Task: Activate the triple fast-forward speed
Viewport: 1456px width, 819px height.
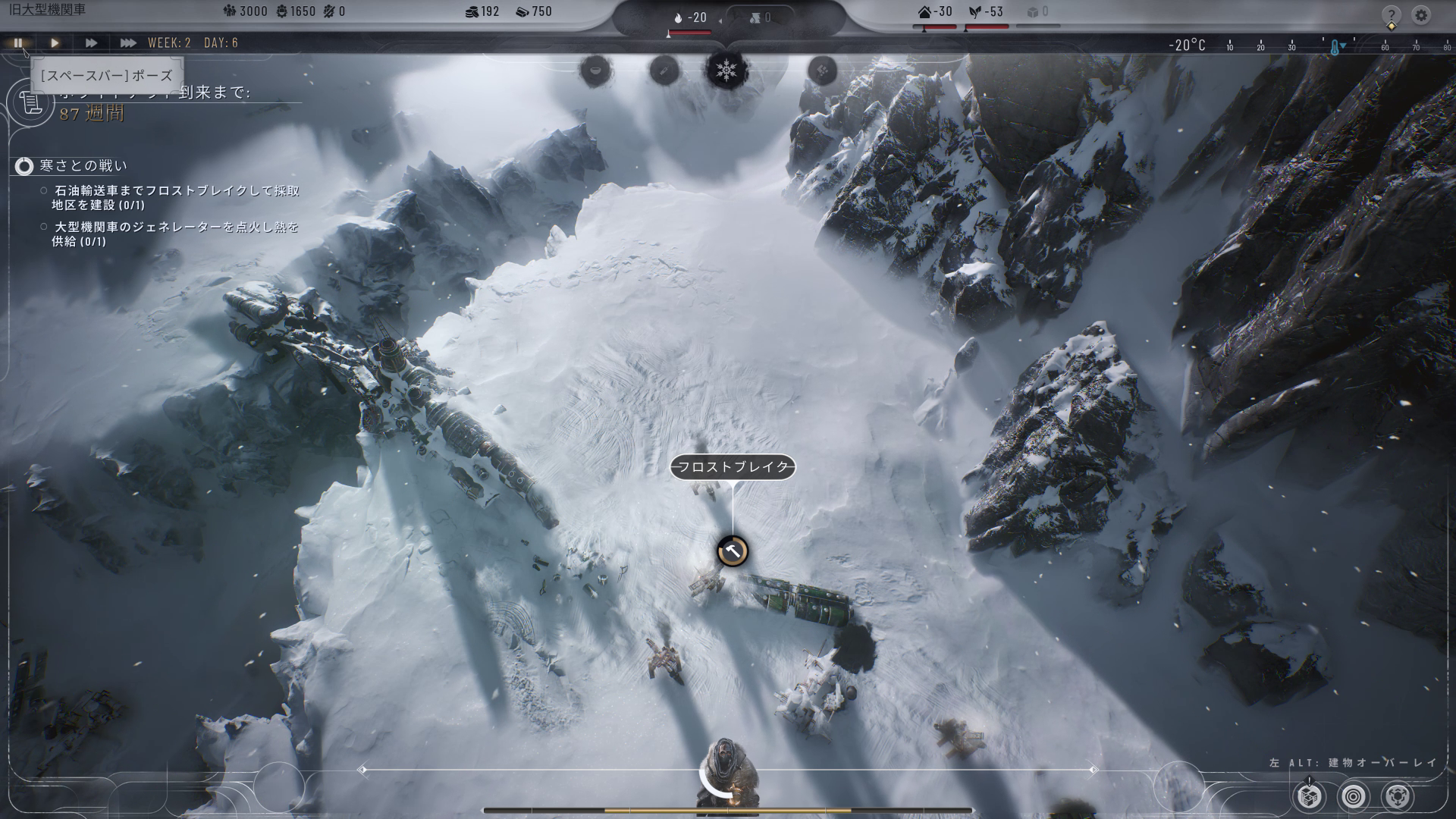Action: [127, 43]
